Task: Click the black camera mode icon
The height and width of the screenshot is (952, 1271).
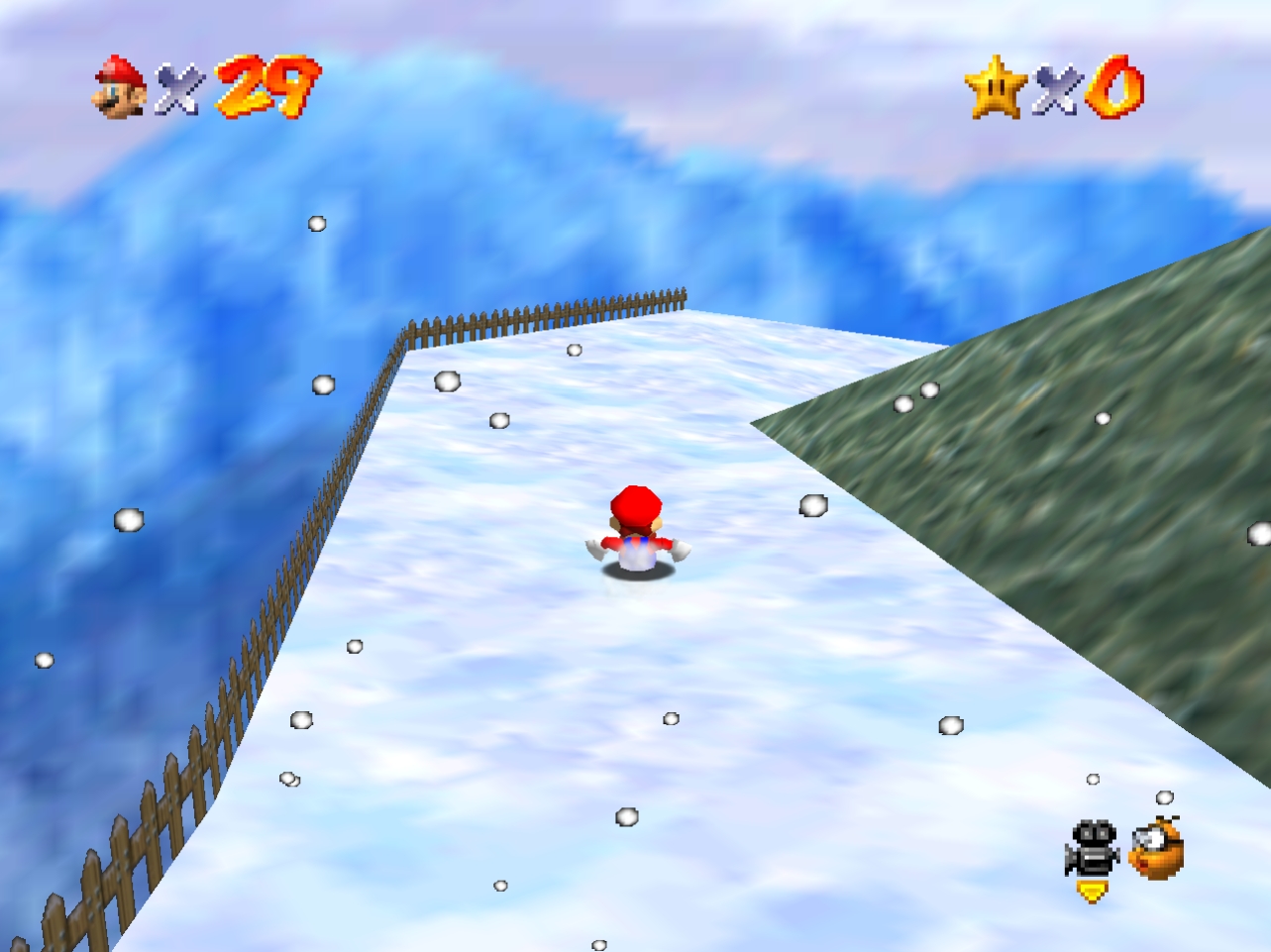Action: [x=1092, y=848]
